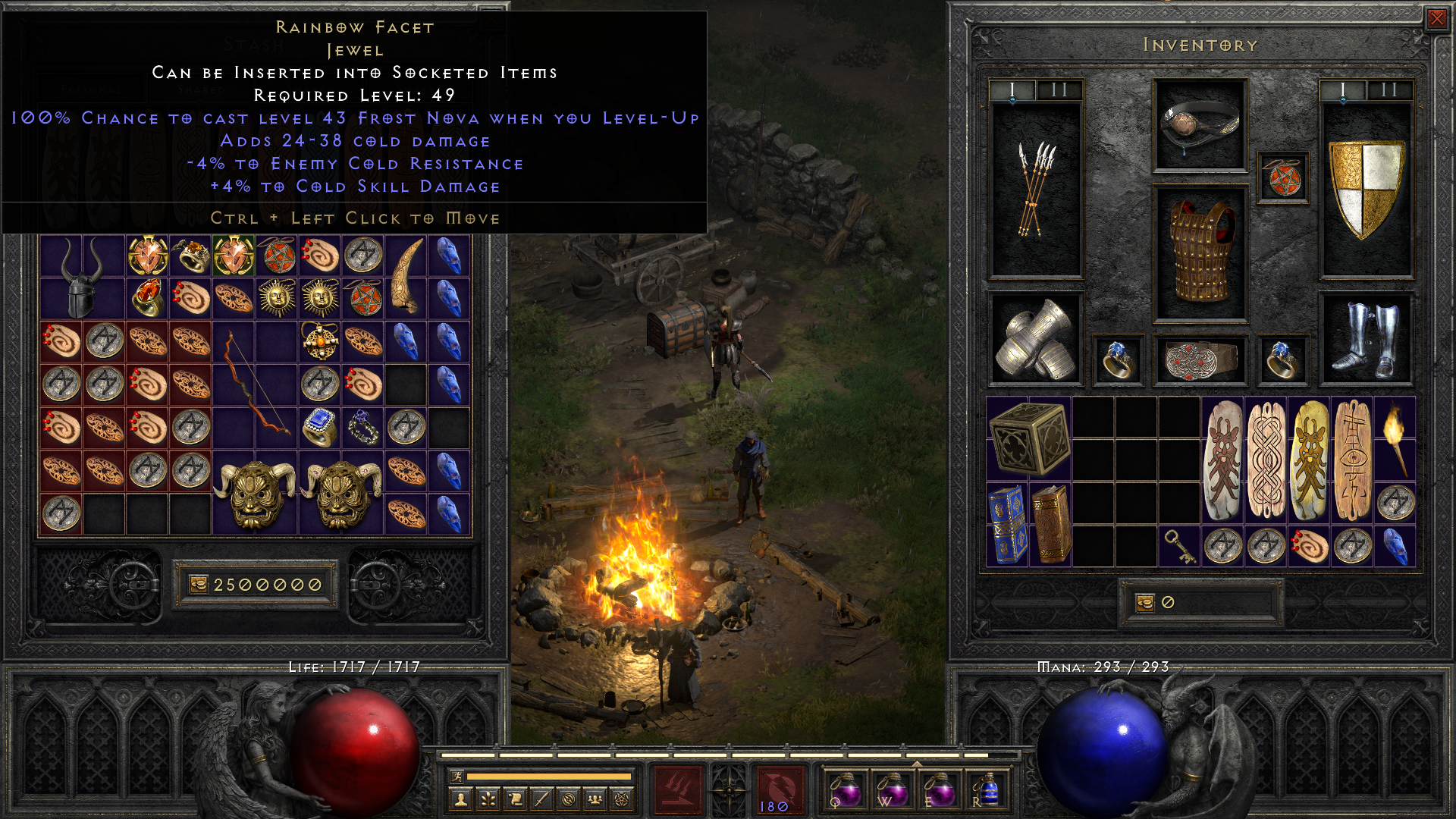1456x819 pixels.
Task: Click the pentagram icon on the toolbar
Action: click(622, 798)
